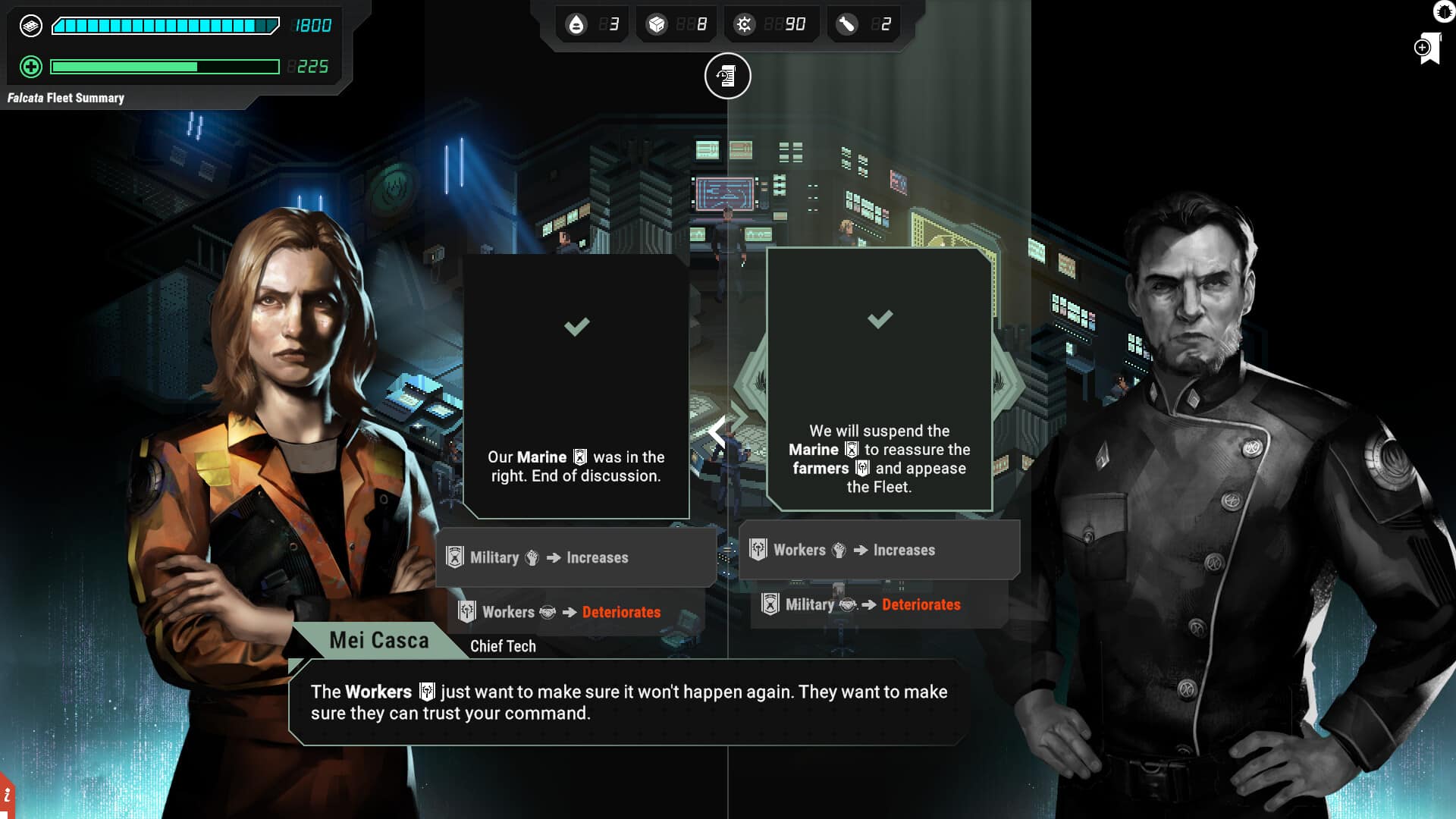Open the red info tab

pyautogui.click(x=7, y=796)
